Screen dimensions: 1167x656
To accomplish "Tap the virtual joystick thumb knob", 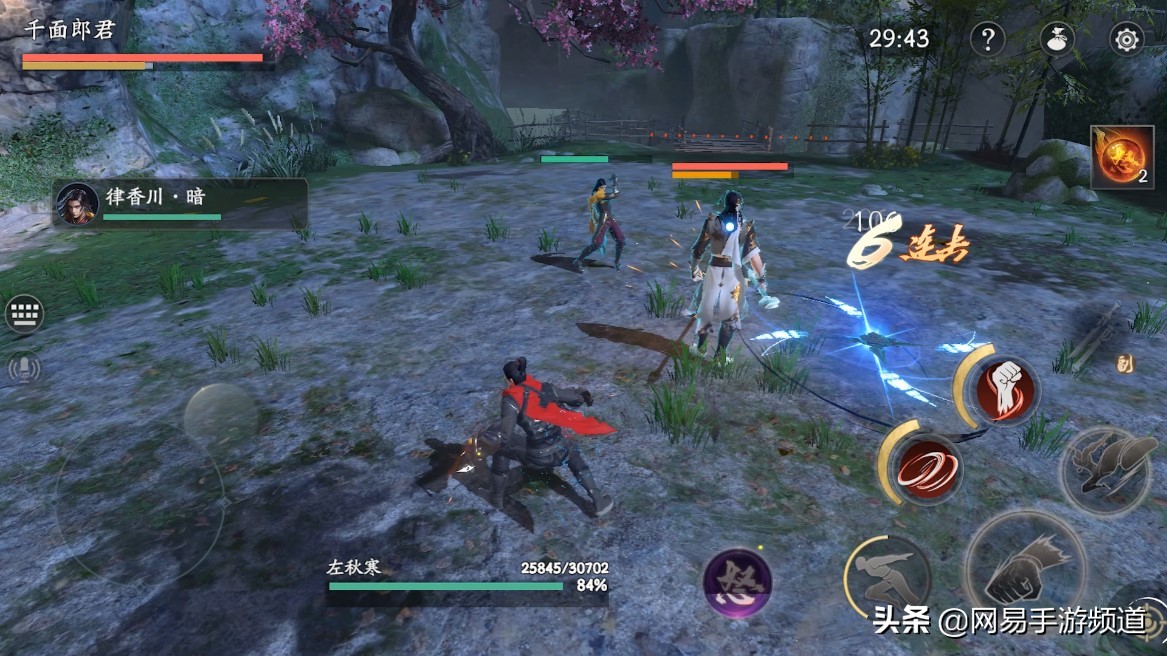I will point(221,415).
